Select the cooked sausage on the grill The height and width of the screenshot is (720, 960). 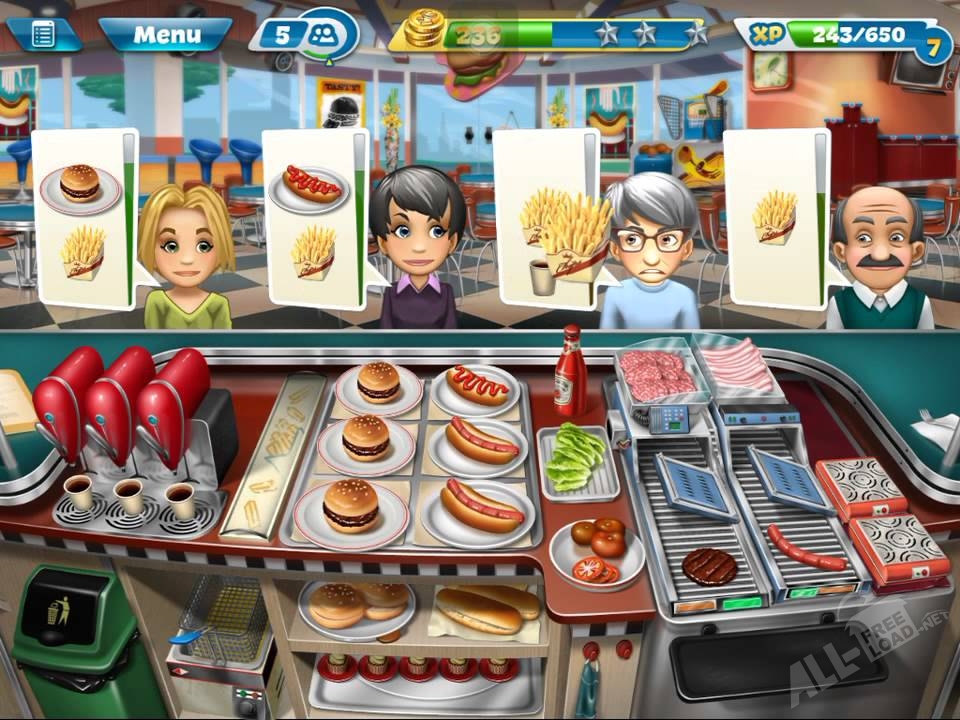point(806,548)
